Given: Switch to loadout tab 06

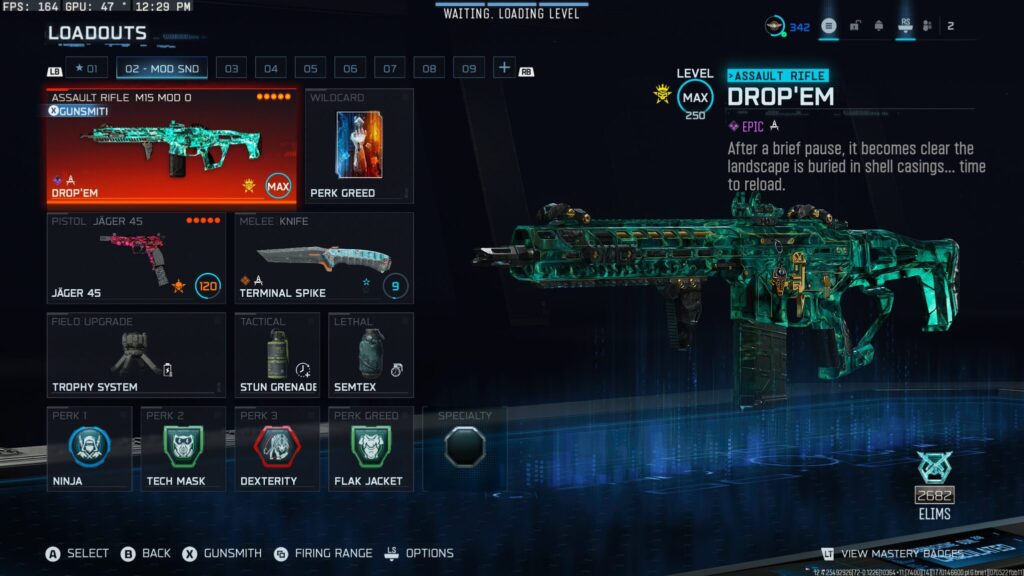Looking at the screenshot, I should pos(349,68).
